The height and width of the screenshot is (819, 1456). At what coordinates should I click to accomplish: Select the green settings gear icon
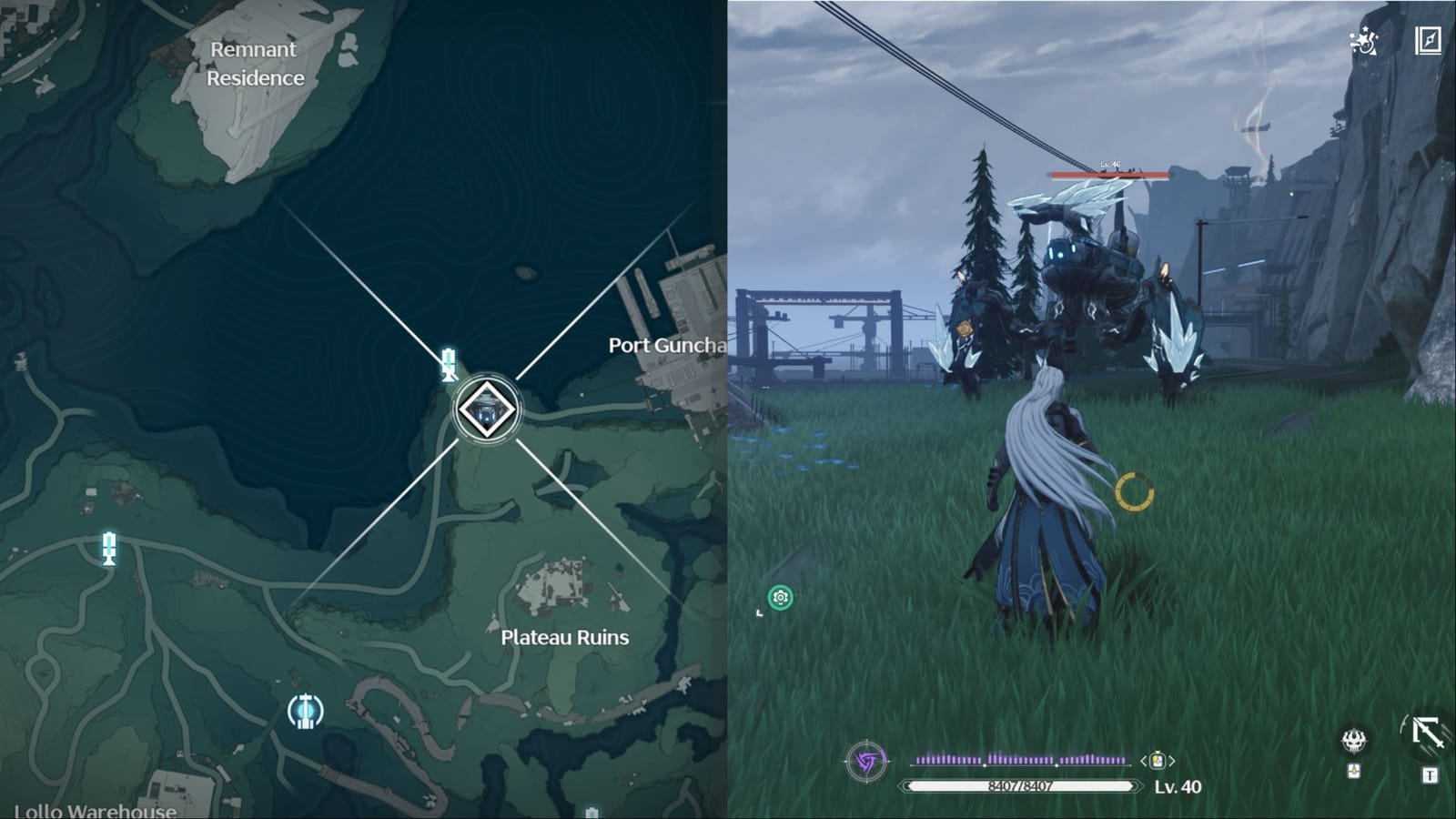click(x=781, y=598)
